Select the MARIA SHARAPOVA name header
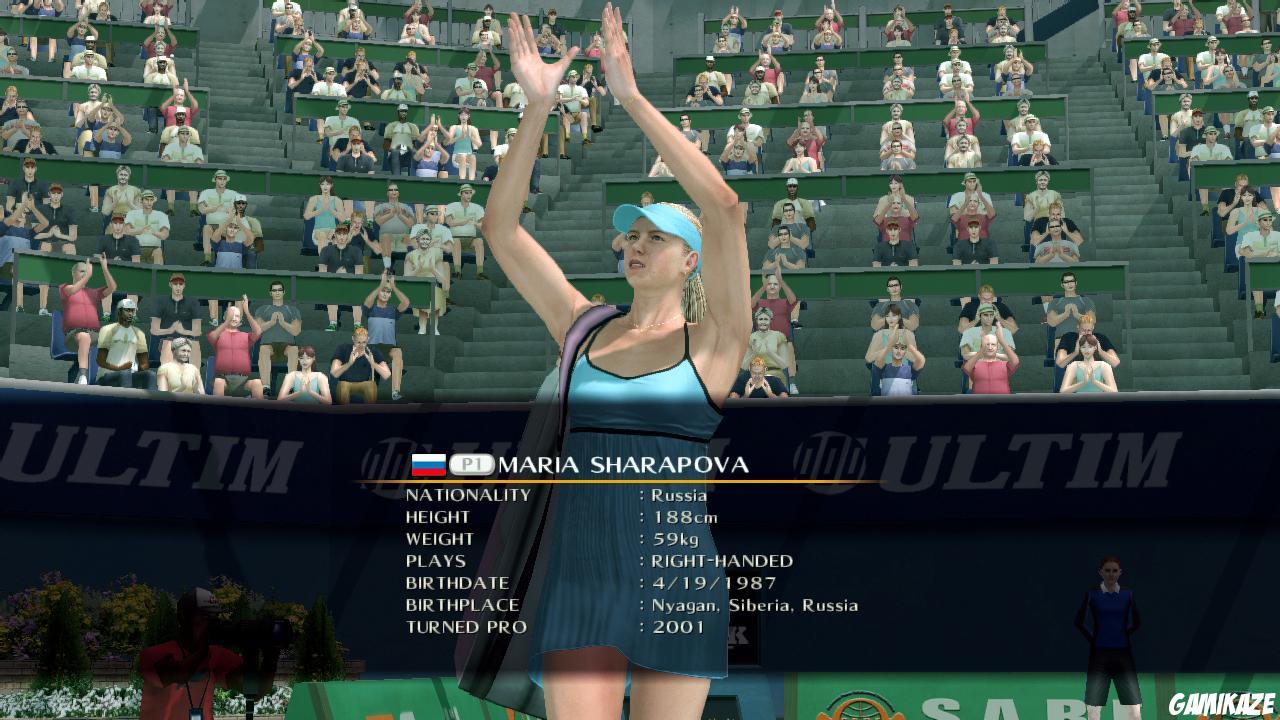Viewport: 1280px width, 720px height. pyautogui.click(x=620, y=463)
